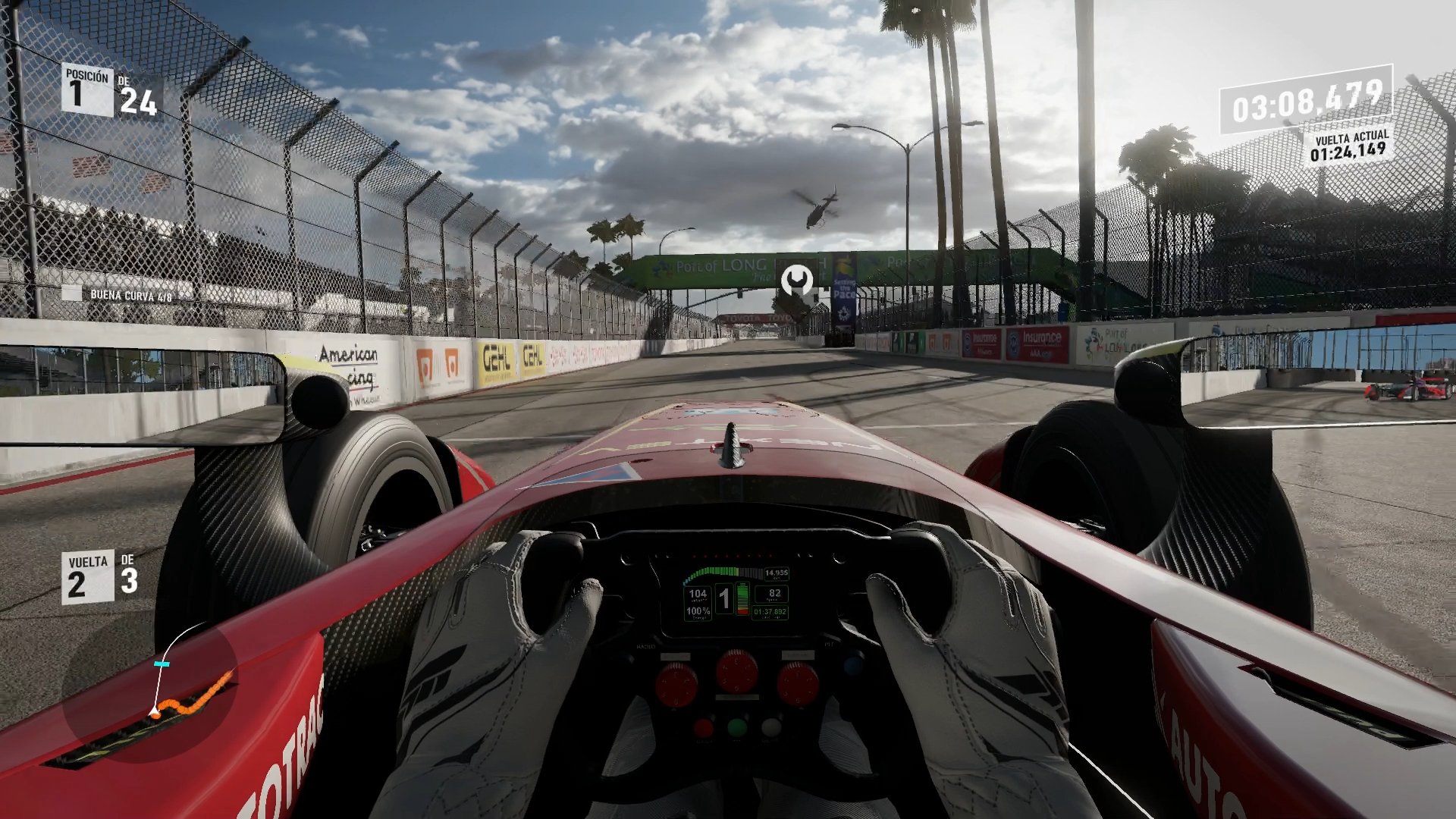The image size is (1456, 819).
Task: Select the gear indicator on the wheel display
Action: click(724, 597)
